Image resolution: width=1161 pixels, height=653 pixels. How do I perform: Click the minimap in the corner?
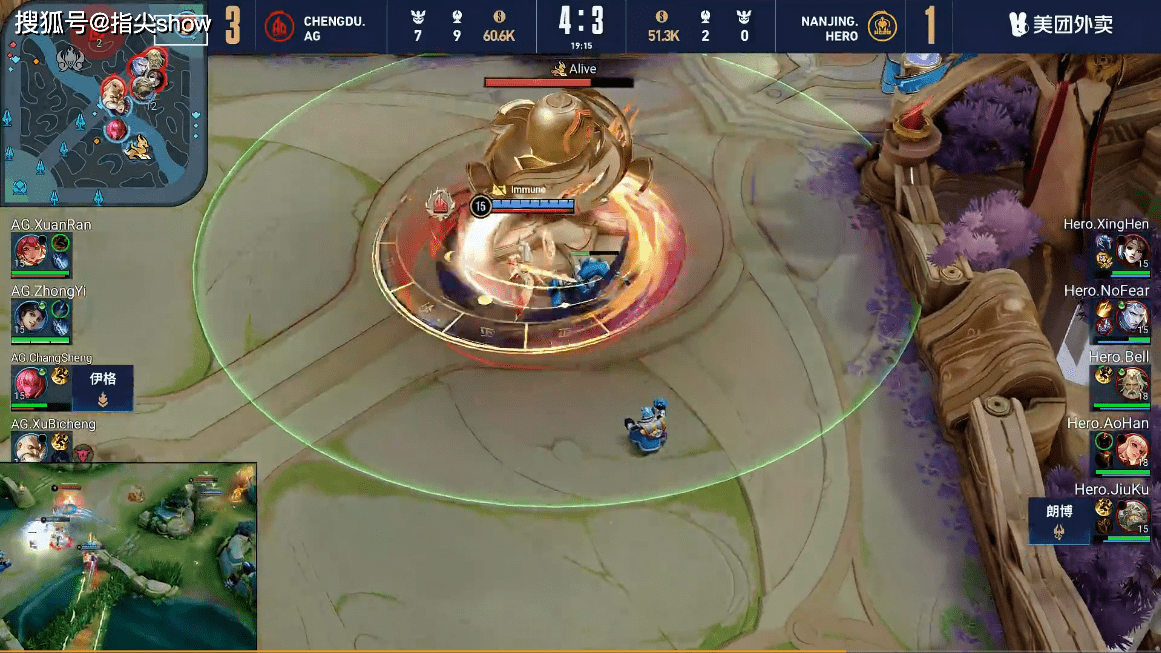(103, 105)
